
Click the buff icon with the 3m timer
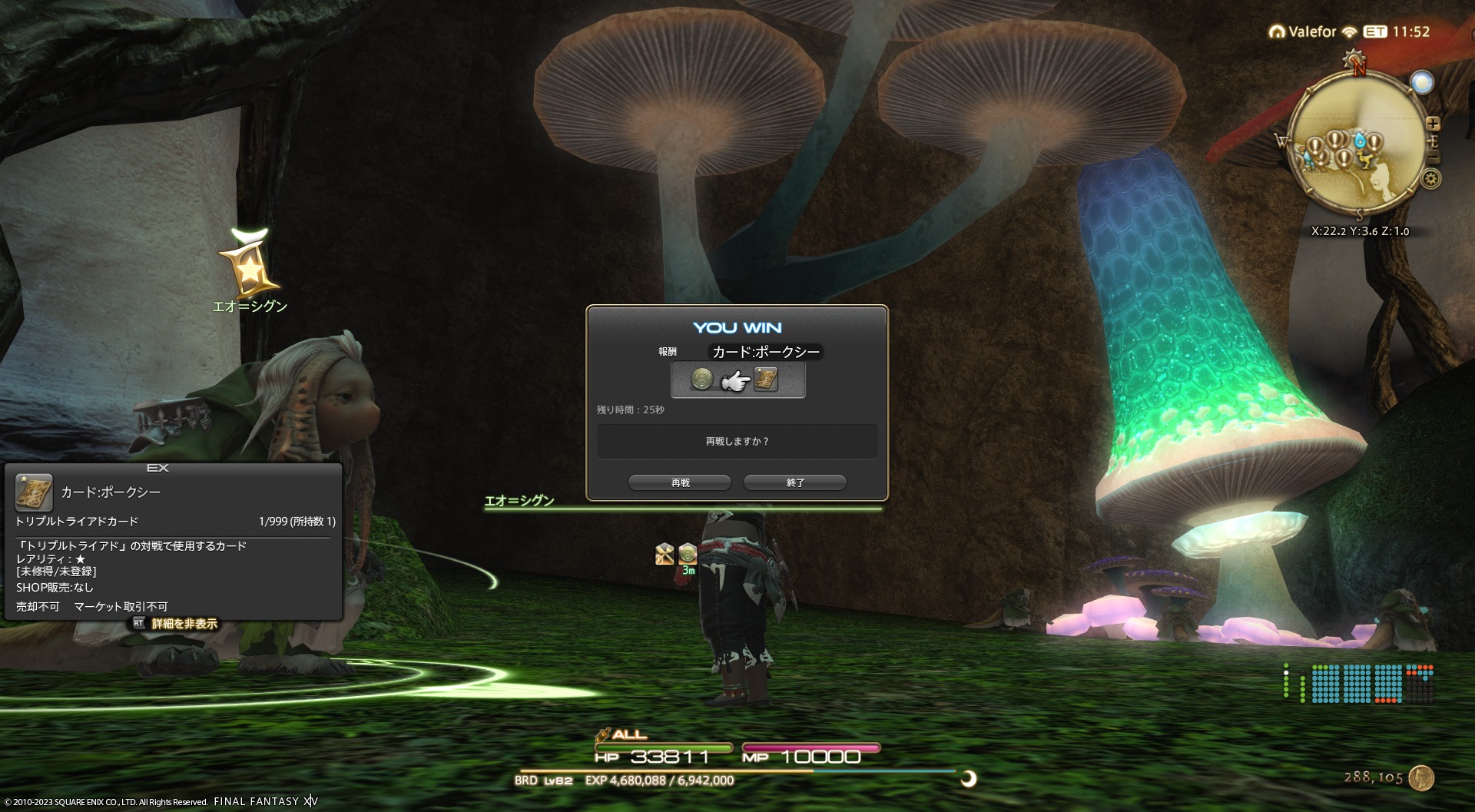pos(688,553)
